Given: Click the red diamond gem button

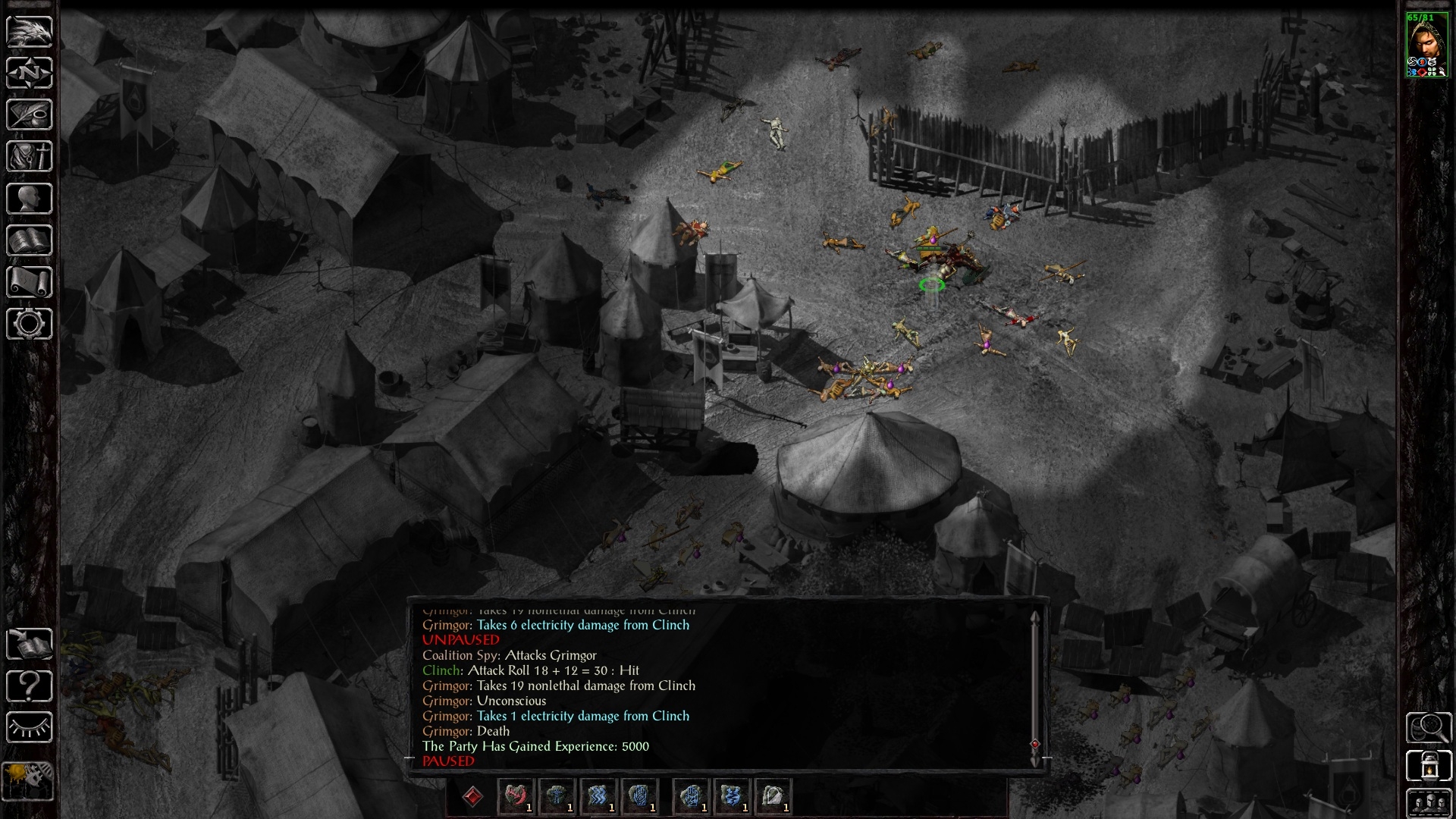Looking at the screenshot, I should click(x=472, y=796).
